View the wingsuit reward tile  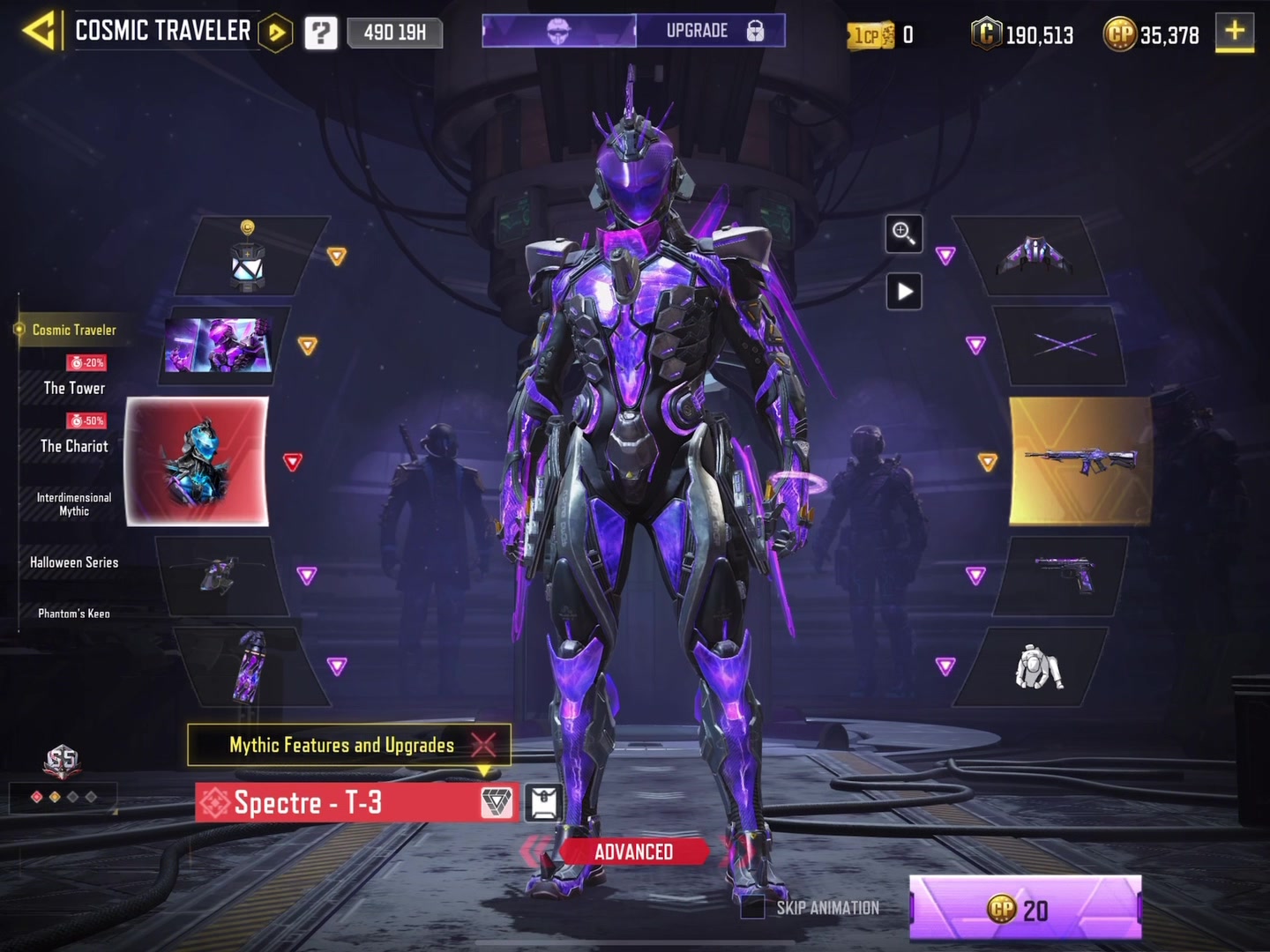1034,256
